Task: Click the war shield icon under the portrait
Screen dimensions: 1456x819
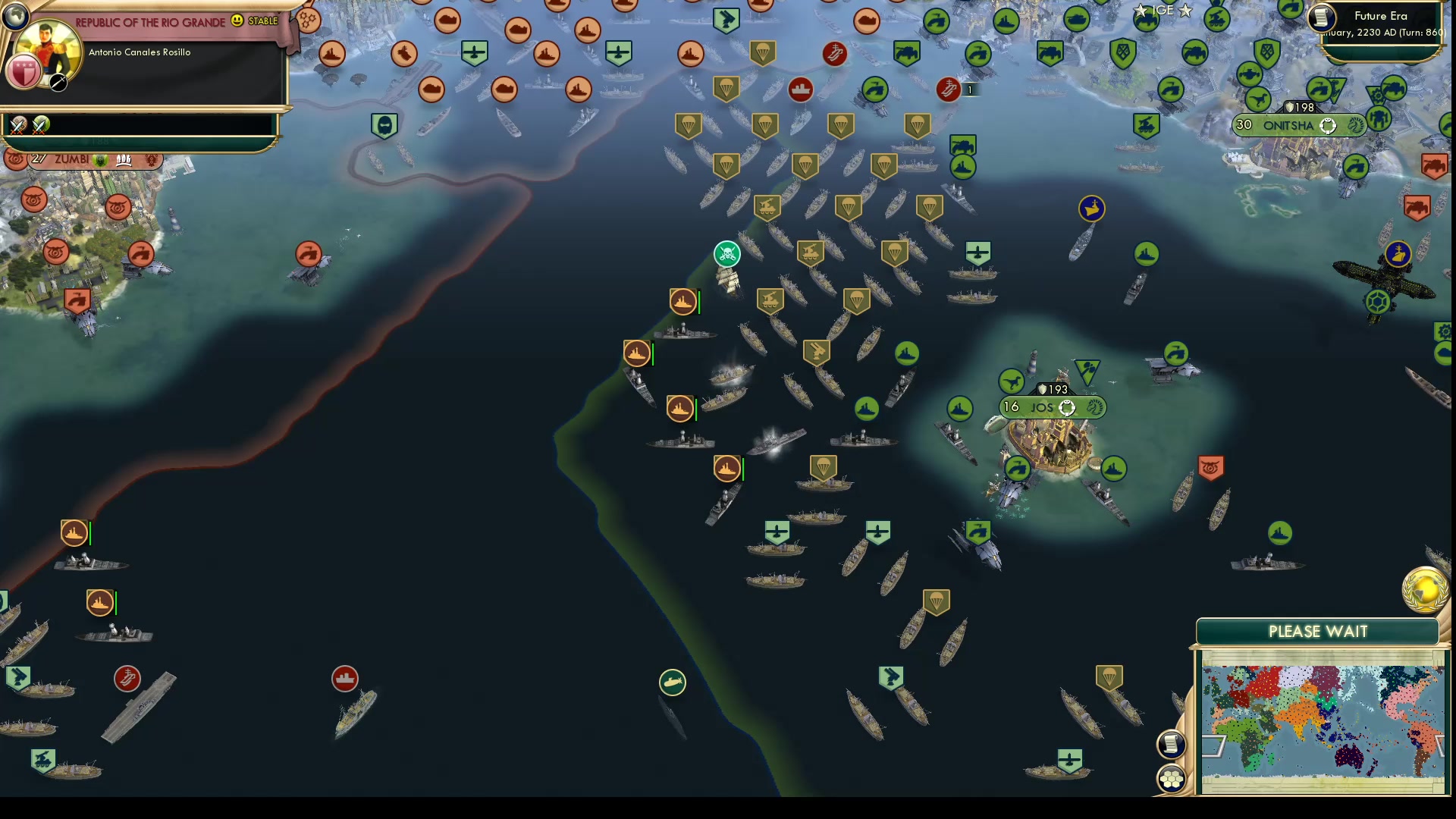Action: point(25,73)
